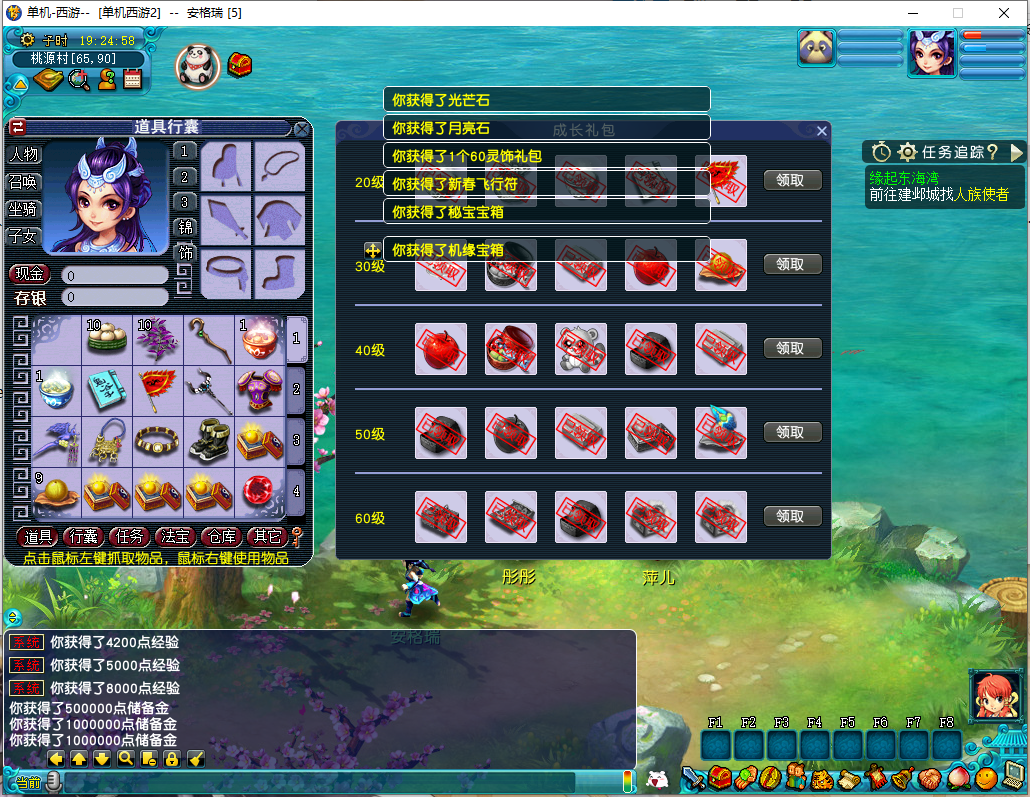Close the 成长礼包 gift window
Screen dimensions: 1030x797
point(822,131)
